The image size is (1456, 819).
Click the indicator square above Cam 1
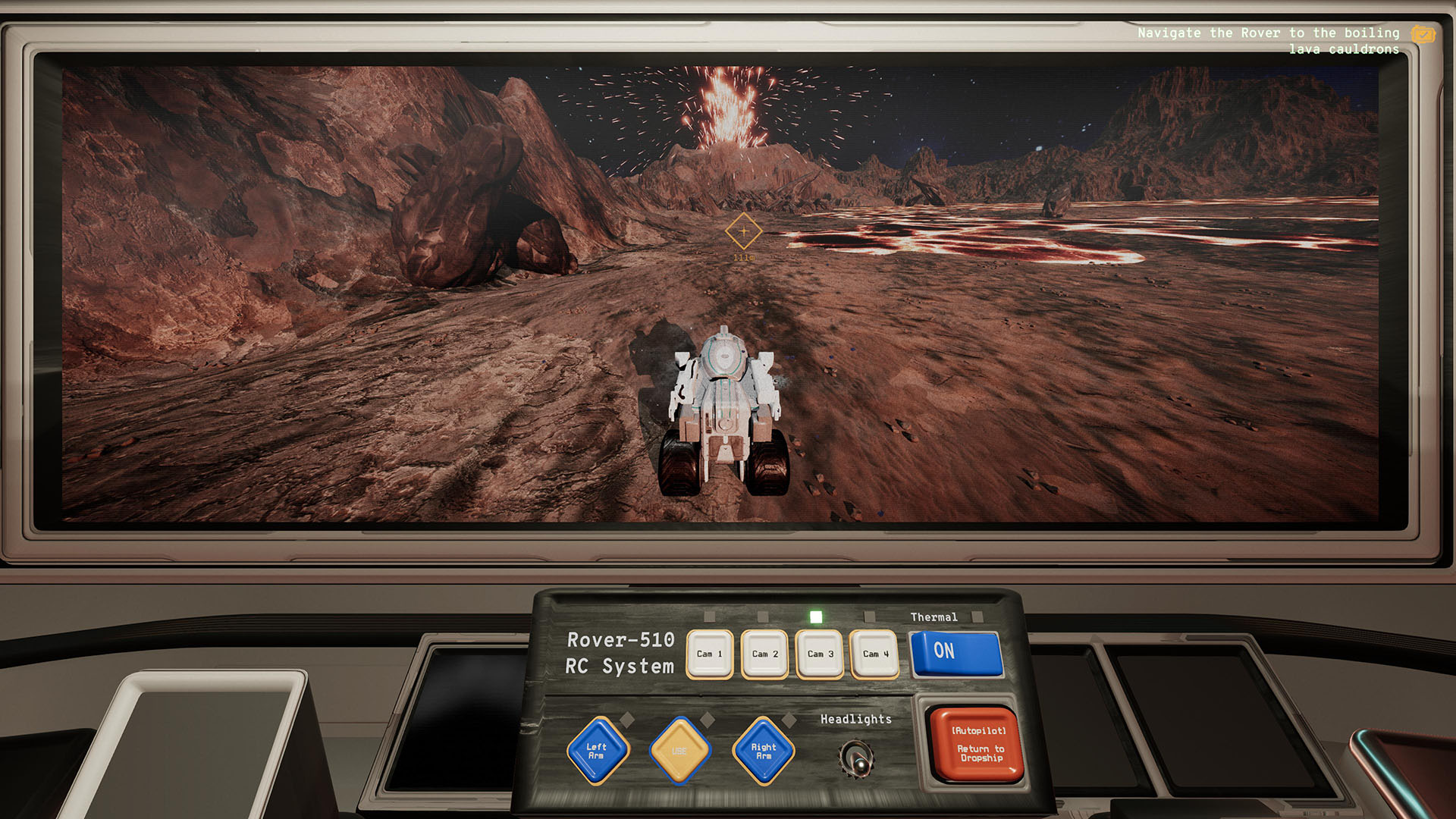711,618
